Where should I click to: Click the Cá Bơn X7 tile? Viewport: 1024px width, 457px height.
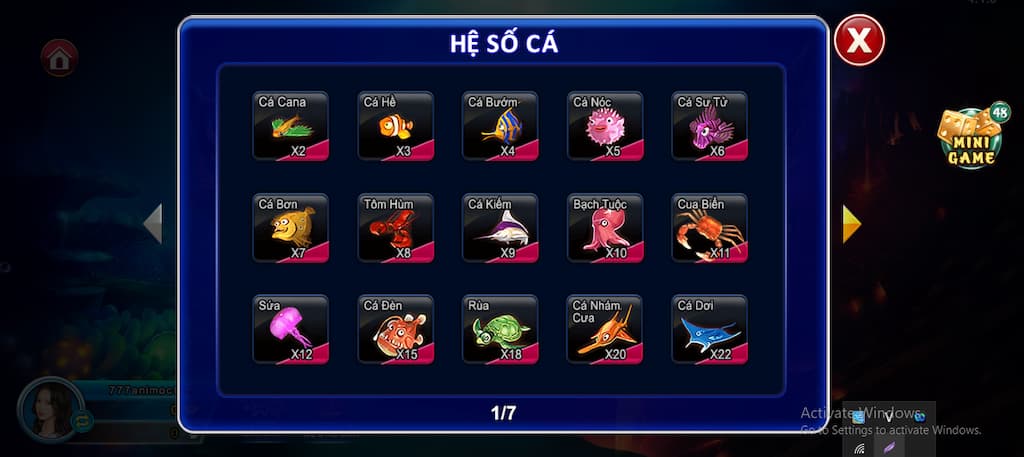coord(291,228)
